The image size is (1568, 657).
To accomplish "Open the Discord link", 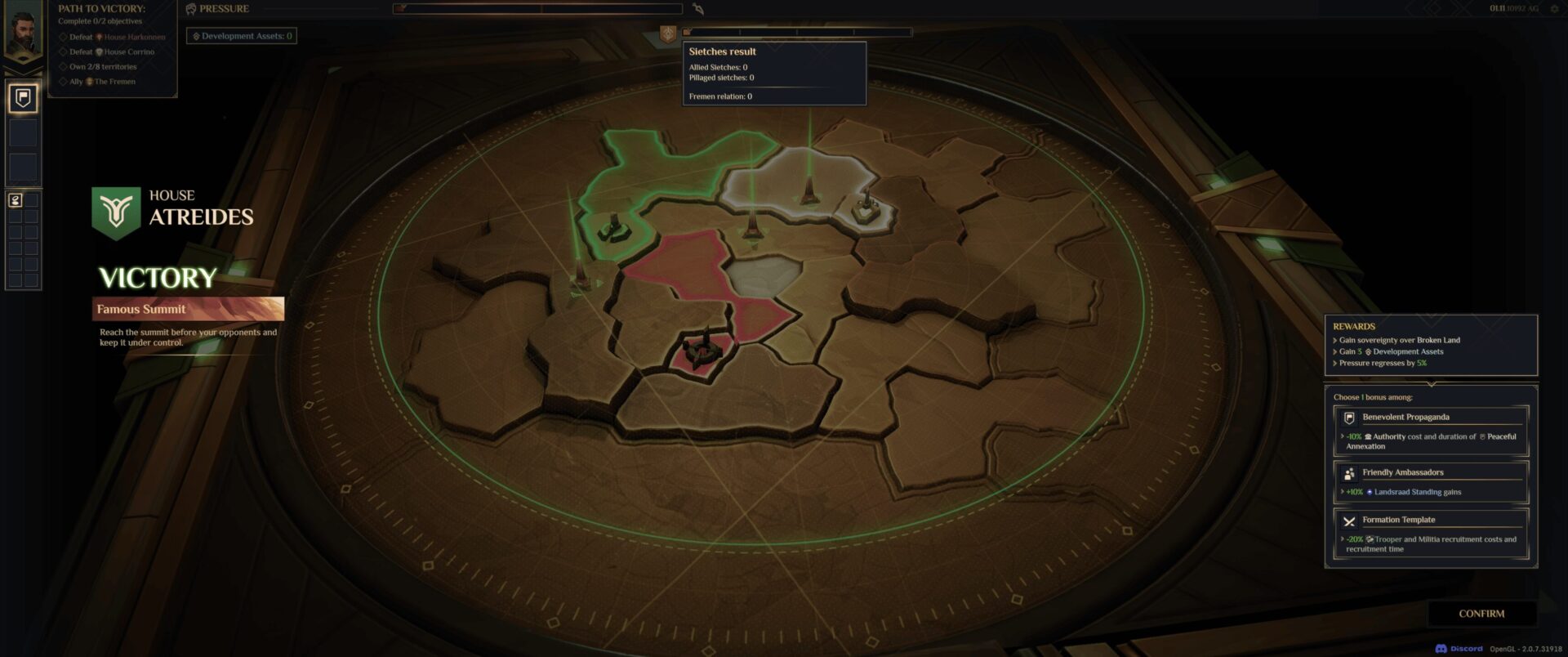I will pos(1459,649).
